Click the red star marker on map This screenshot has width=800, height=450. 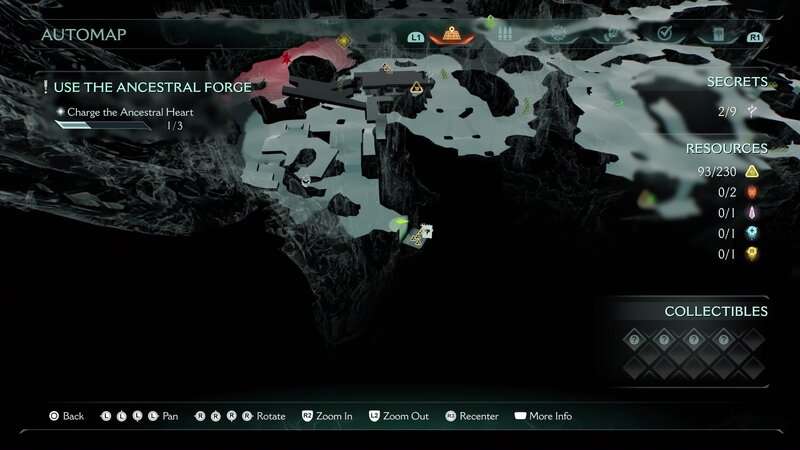pyautogui.click(x=288, y=60)
